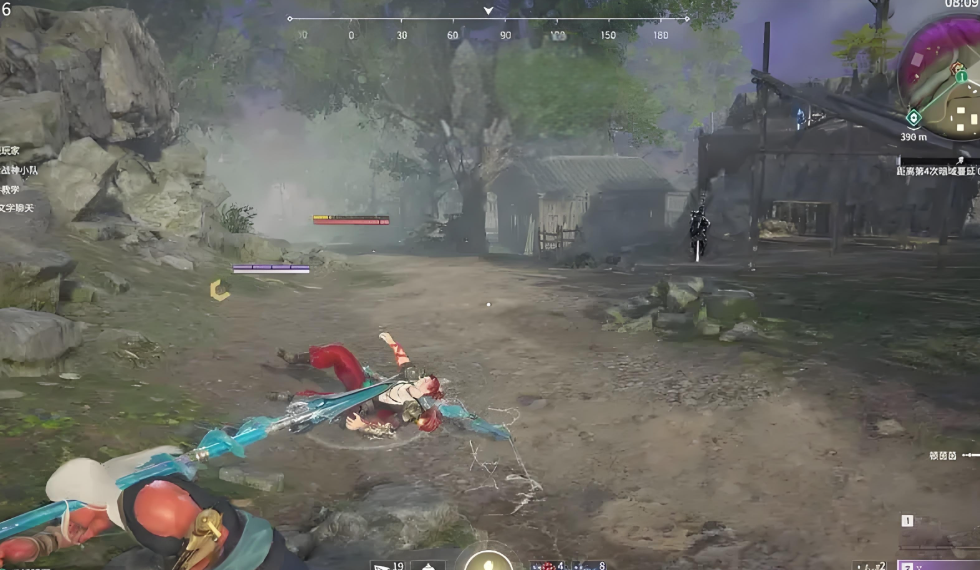Image resolution: width=980 pixels, height=570 pixels.
Task: Choose the blue consumable item with count 8
Action: pos(583,565)
